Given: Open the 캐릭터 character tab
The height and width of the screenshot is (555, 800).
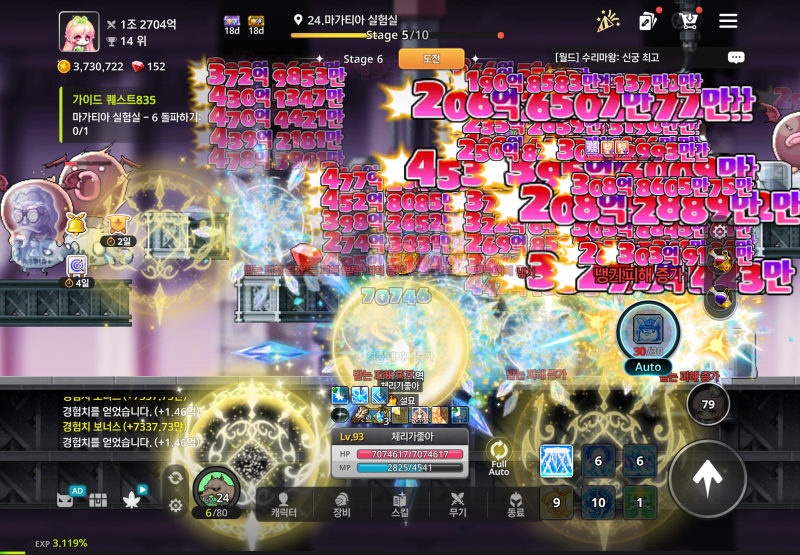Looking at the screenshot, I should click(284, 505).
